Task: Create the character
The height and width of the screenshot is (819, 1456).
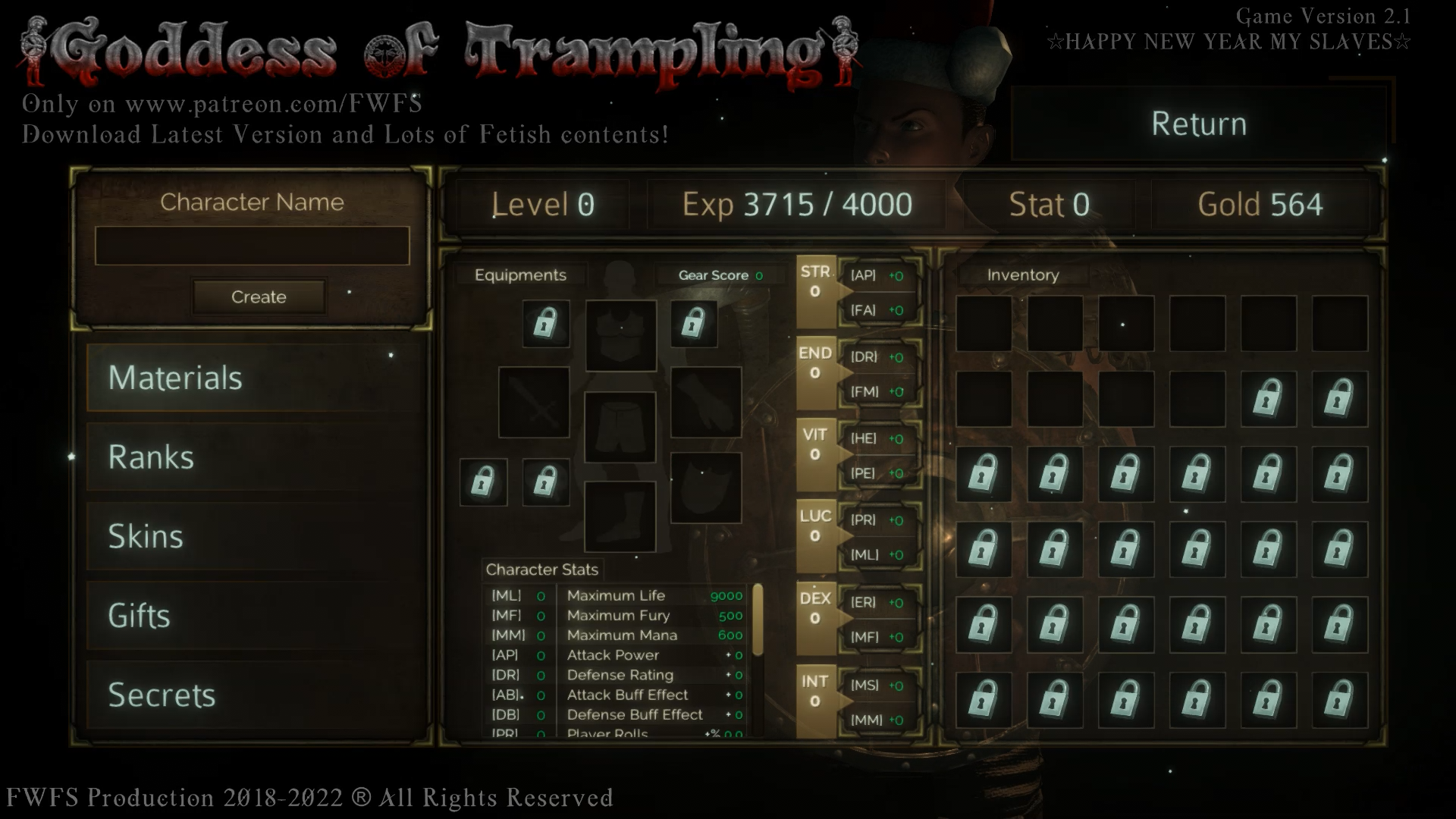Action: (259, 297)
